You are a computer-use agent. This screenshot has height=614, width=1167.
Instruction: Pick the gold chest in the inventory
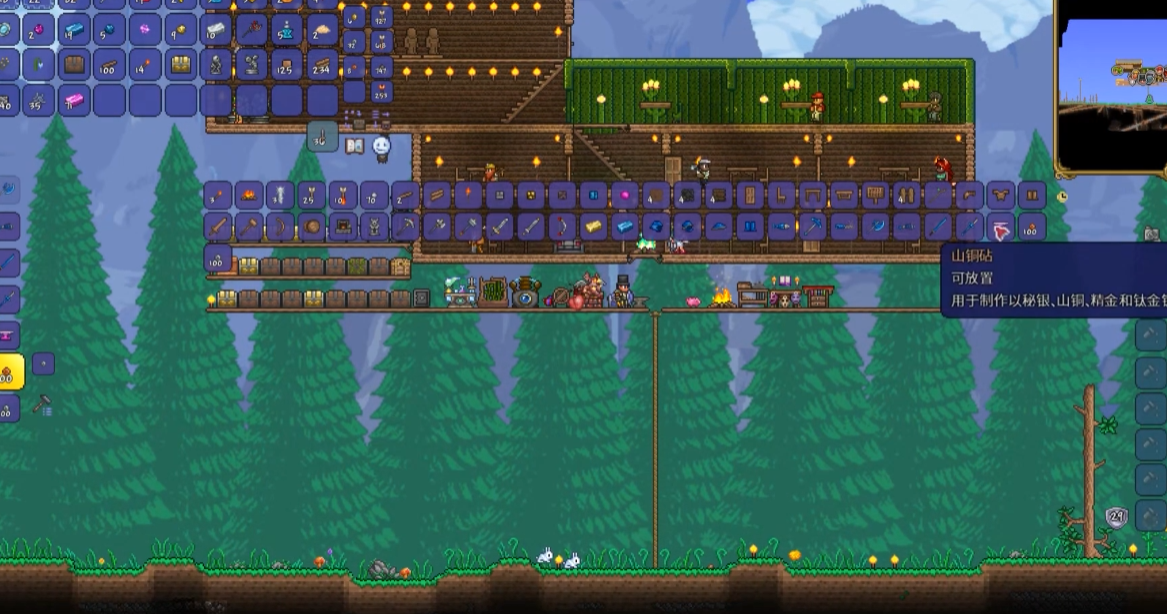[x=180, y=66]
